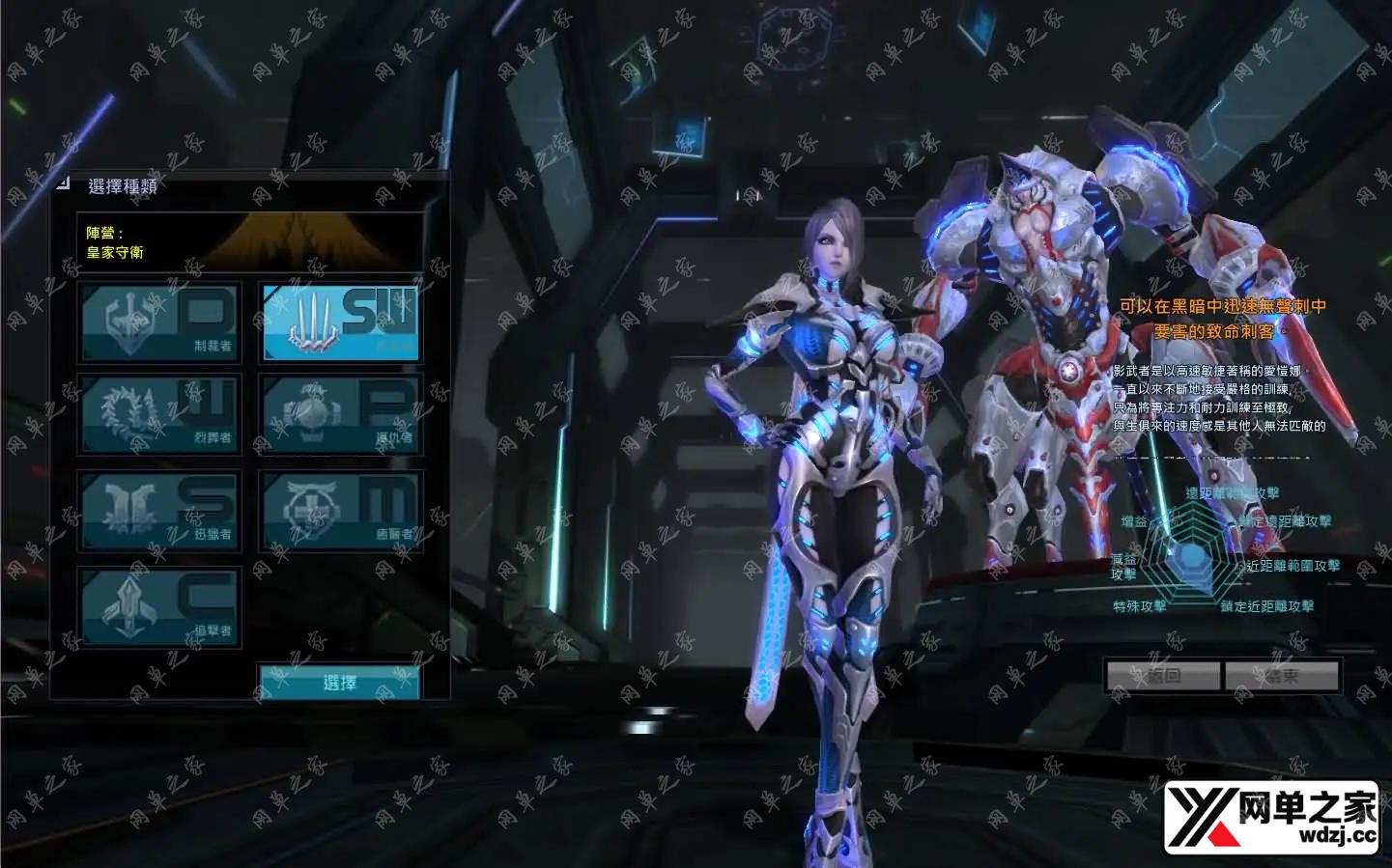This screenshot has width=1392, height=868.
Task: Confirm class with the 選擇 button
Action: click(339, 682)
